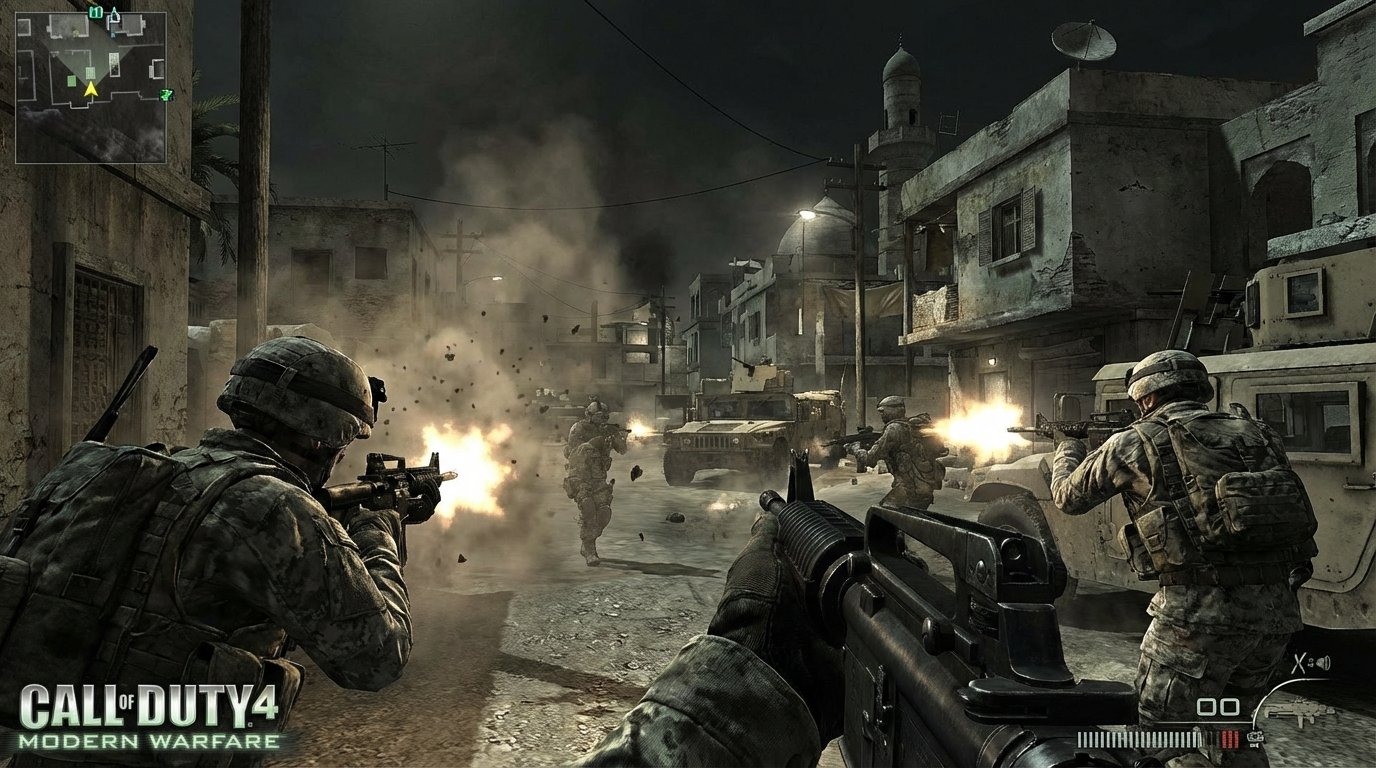Click the minimap in the corner
1376x768 pixels.
(91, 87)
